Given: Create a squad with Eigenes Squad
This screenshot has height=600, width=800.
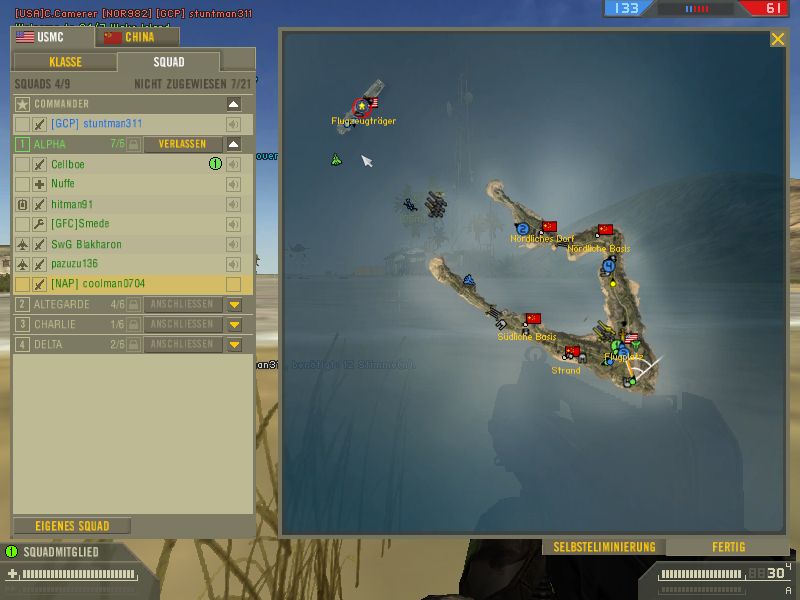Looking at the screenshot, I should coord(72,526).
